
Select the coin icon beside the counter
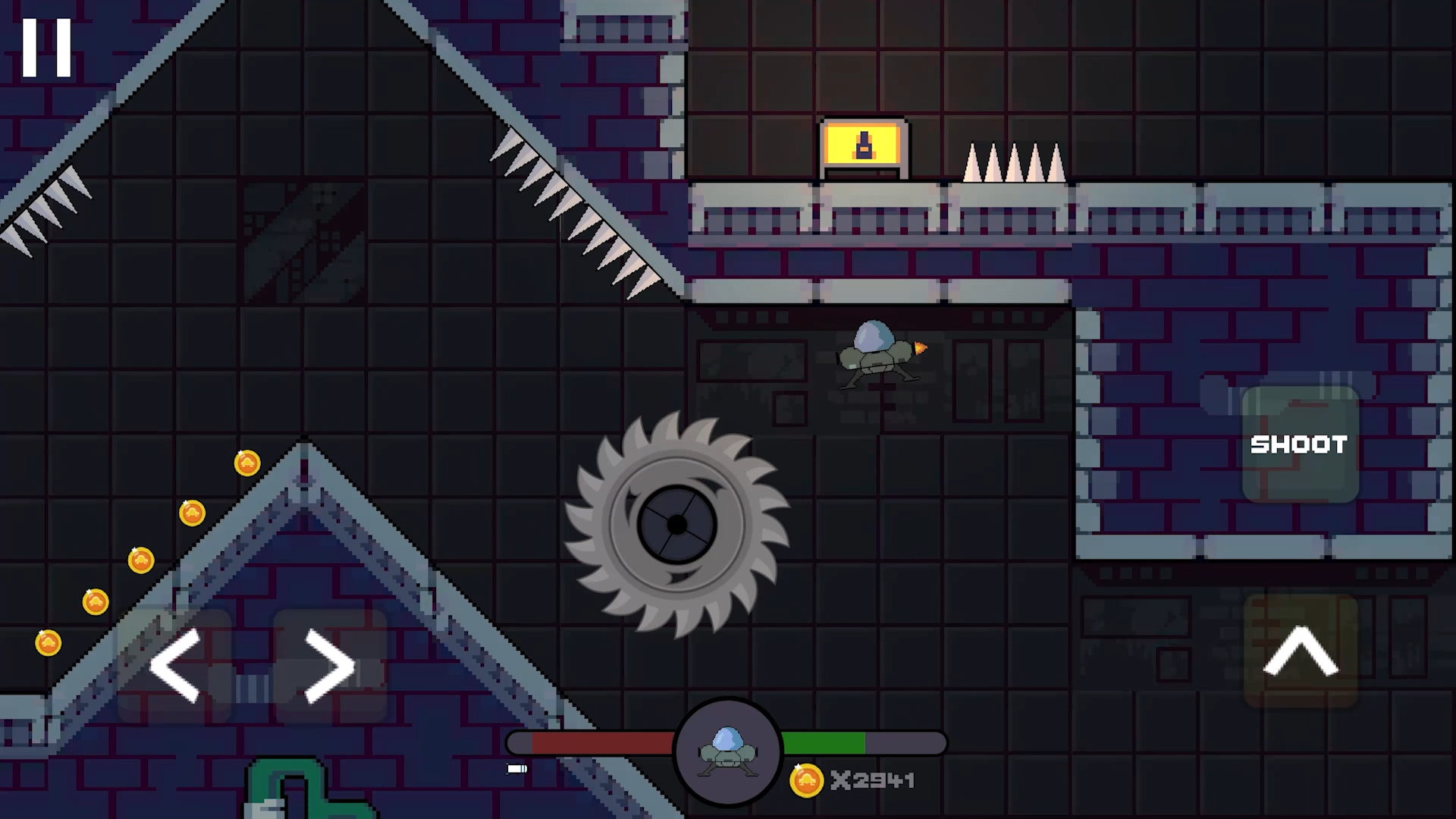(x=807, y=780)
